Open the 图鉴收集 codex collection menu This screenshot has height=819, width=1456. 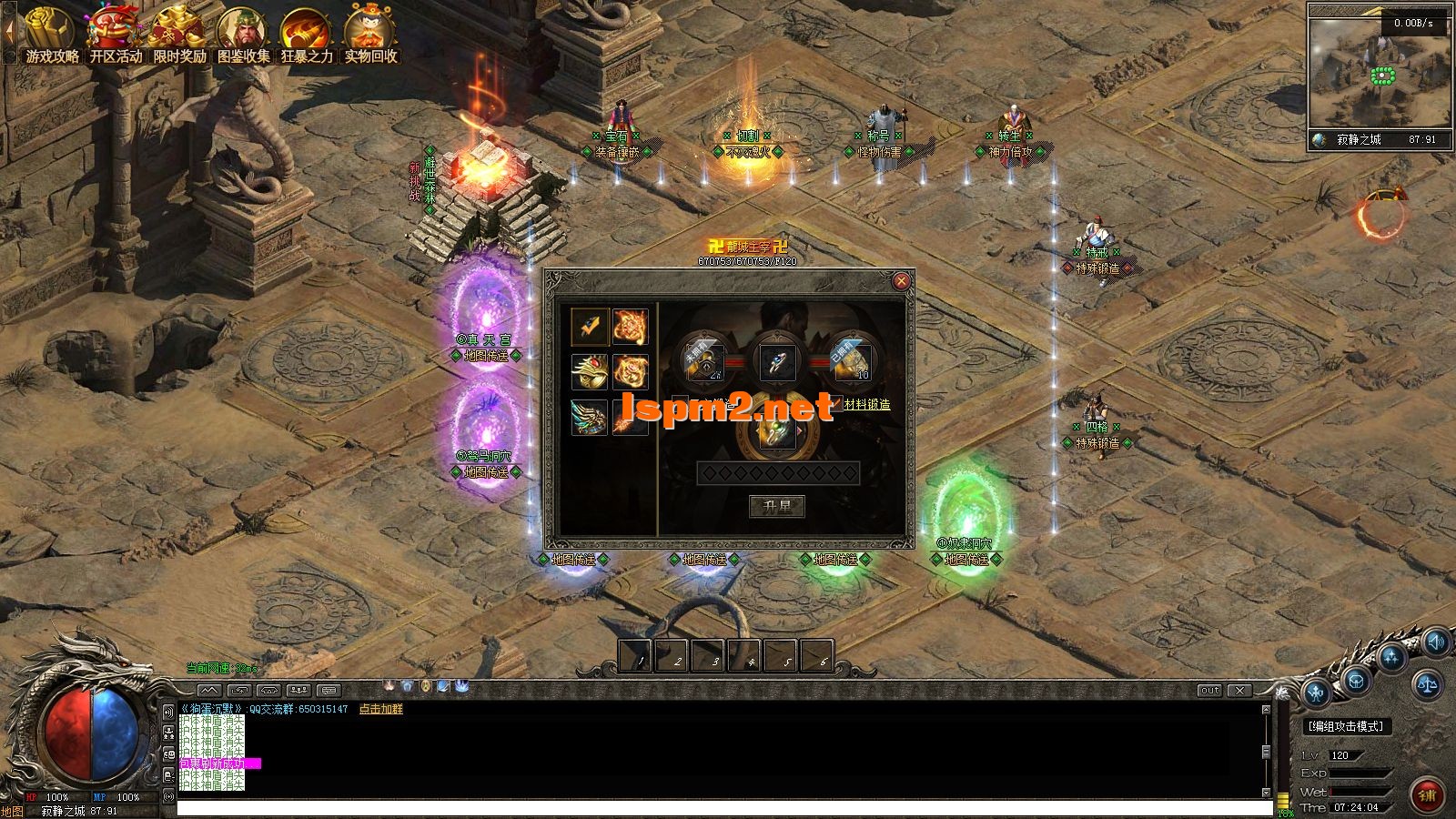coord(243,36)
